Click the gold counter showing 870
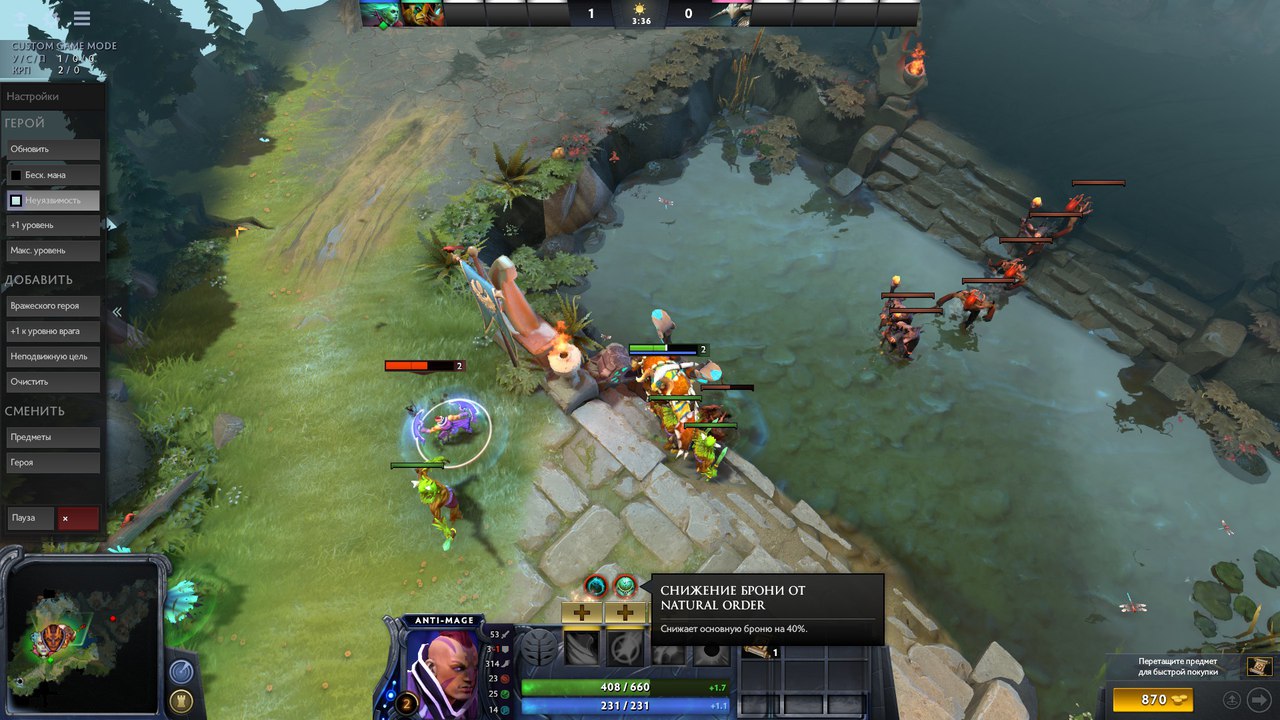Screen dimensions: 1280x720 [x=1155, y=699]
